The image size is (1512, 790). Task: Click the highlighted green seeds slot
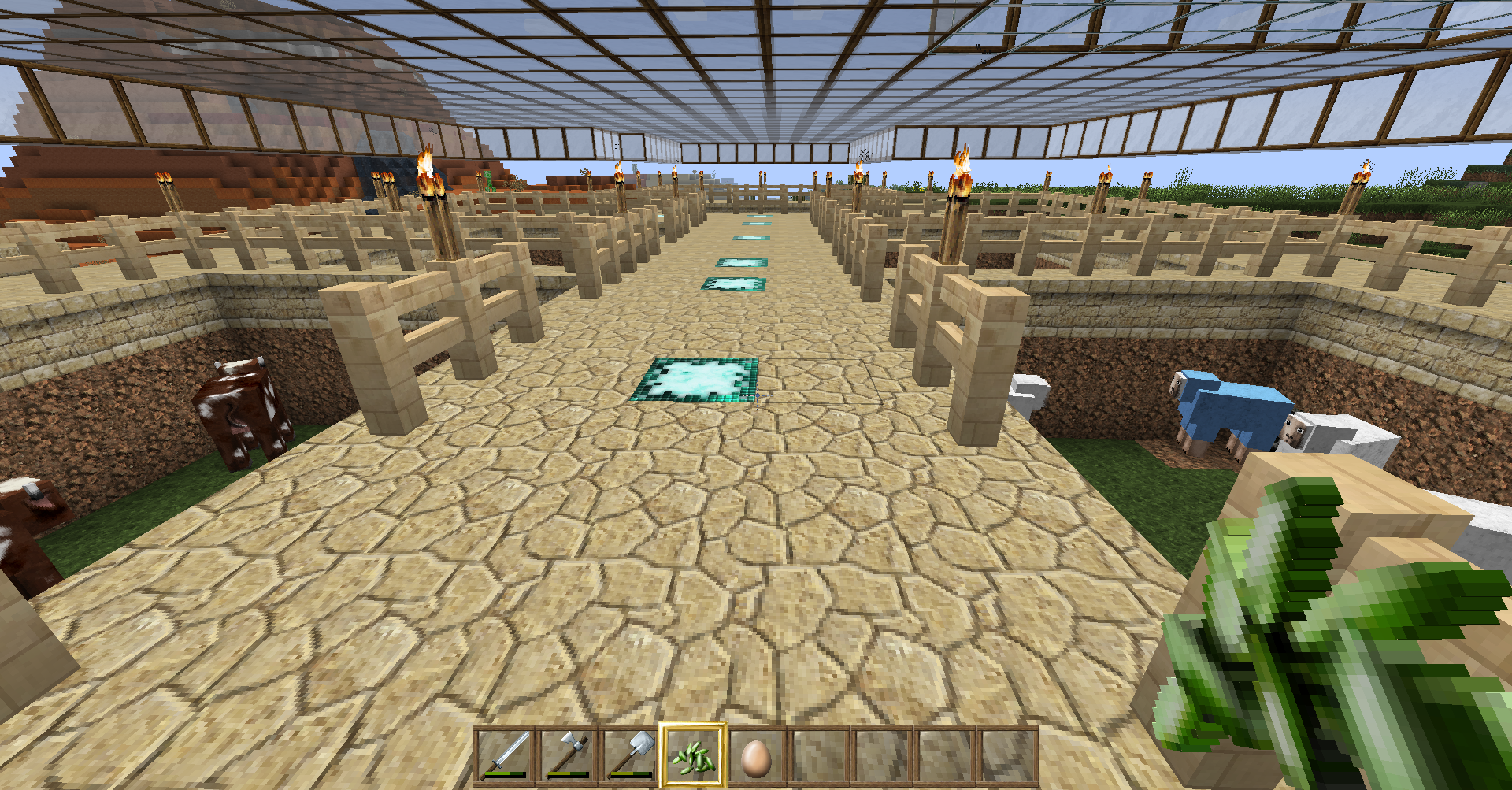(x=693, y=755)
